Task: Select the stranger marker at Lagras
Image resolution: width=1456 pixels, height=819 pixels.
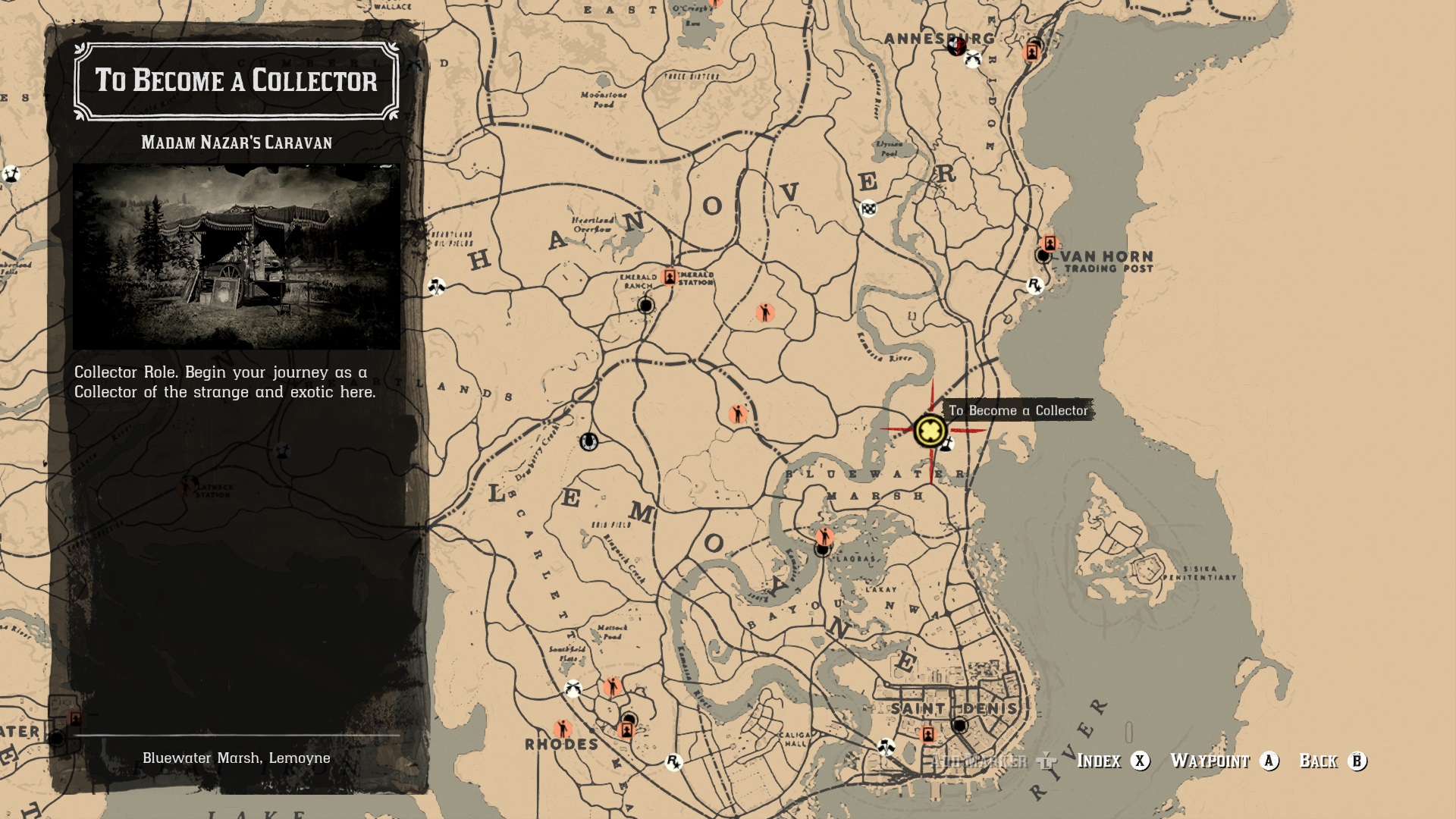Action: point(824,536)
